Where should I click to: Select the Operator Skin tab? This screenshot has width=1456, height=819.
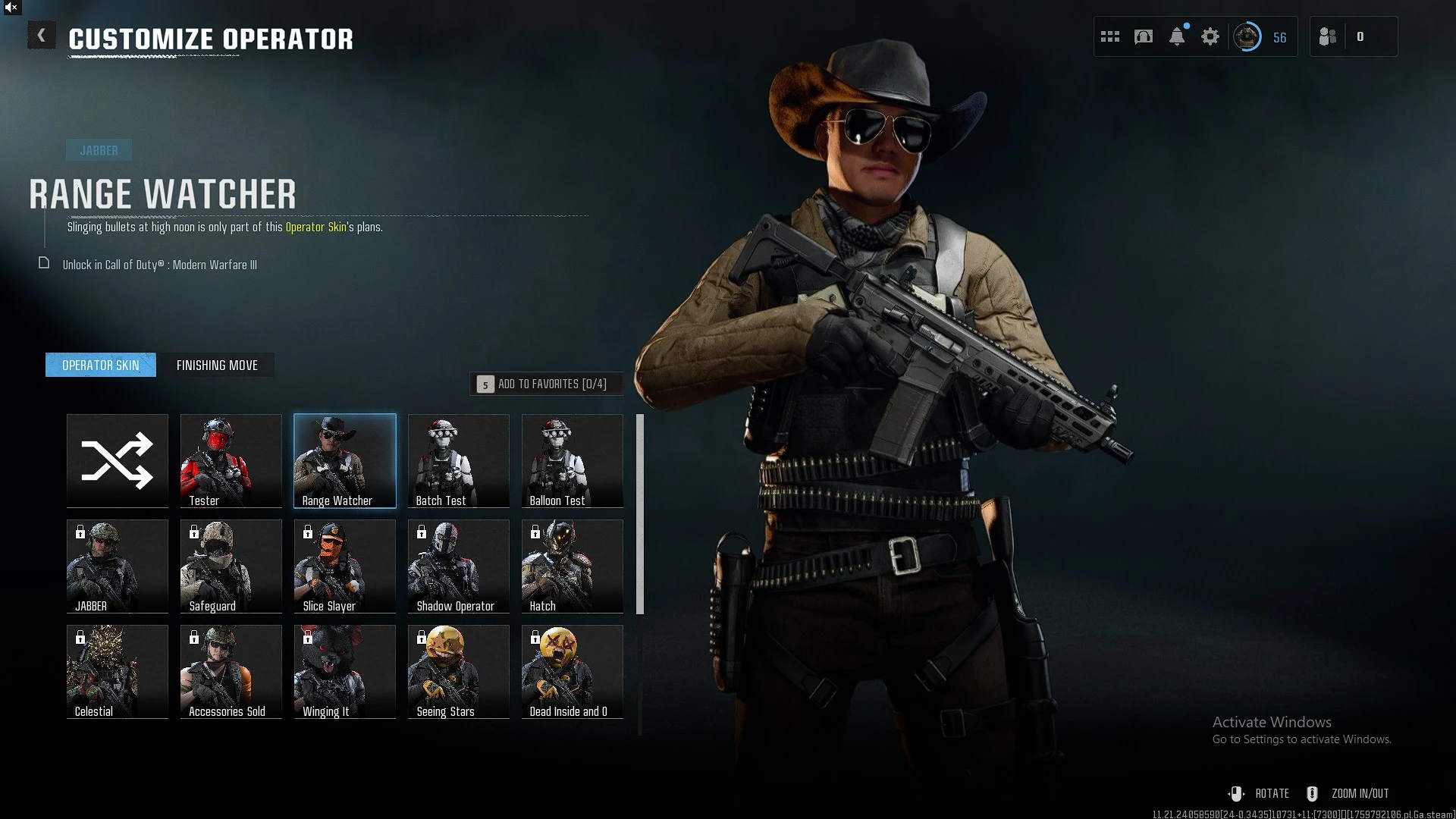click(101, 365)
